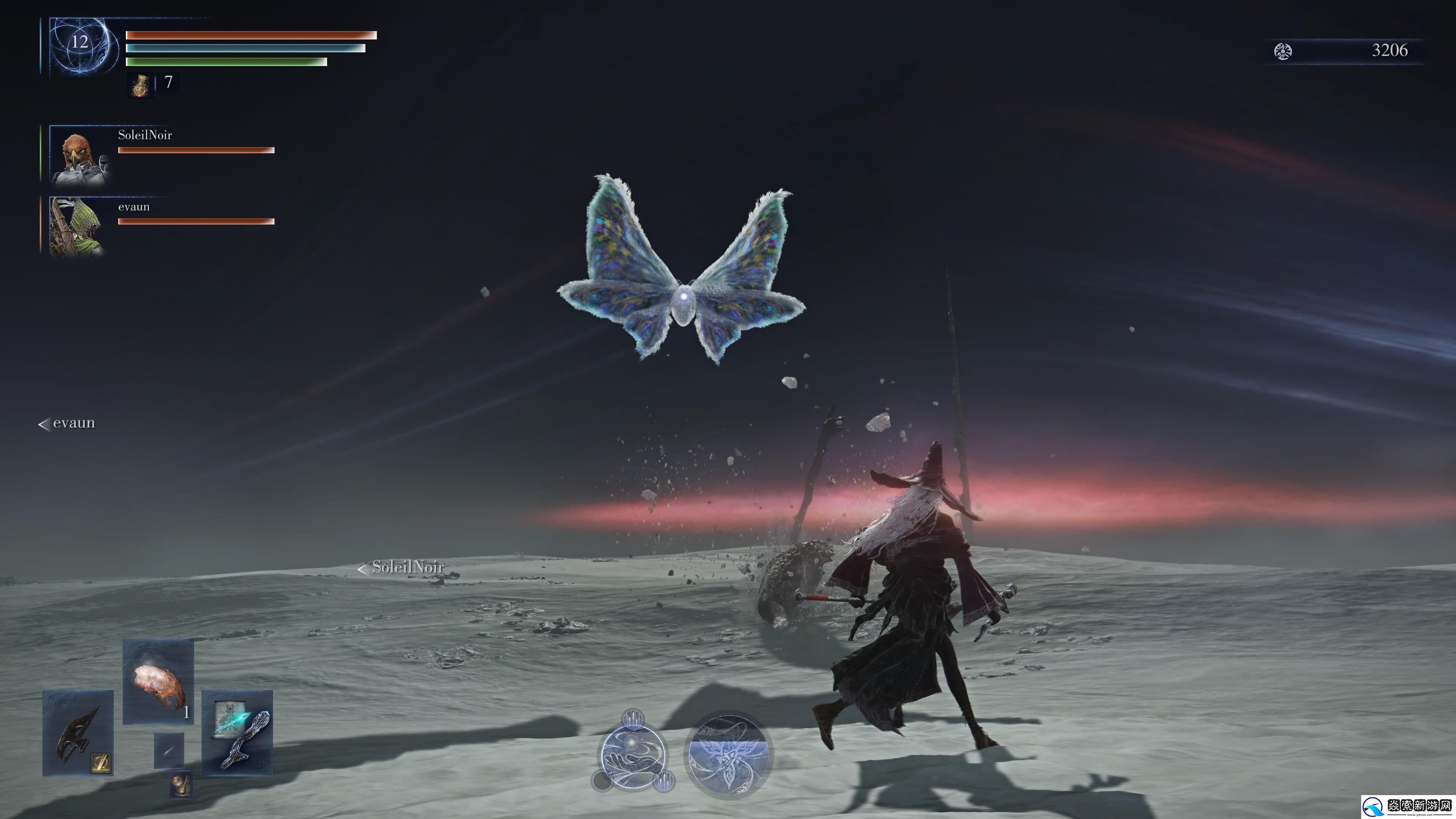The width and height of the screenshot is (1456, 819).
Task: Select evaun's hooded archer portrait
Action: 77,226
